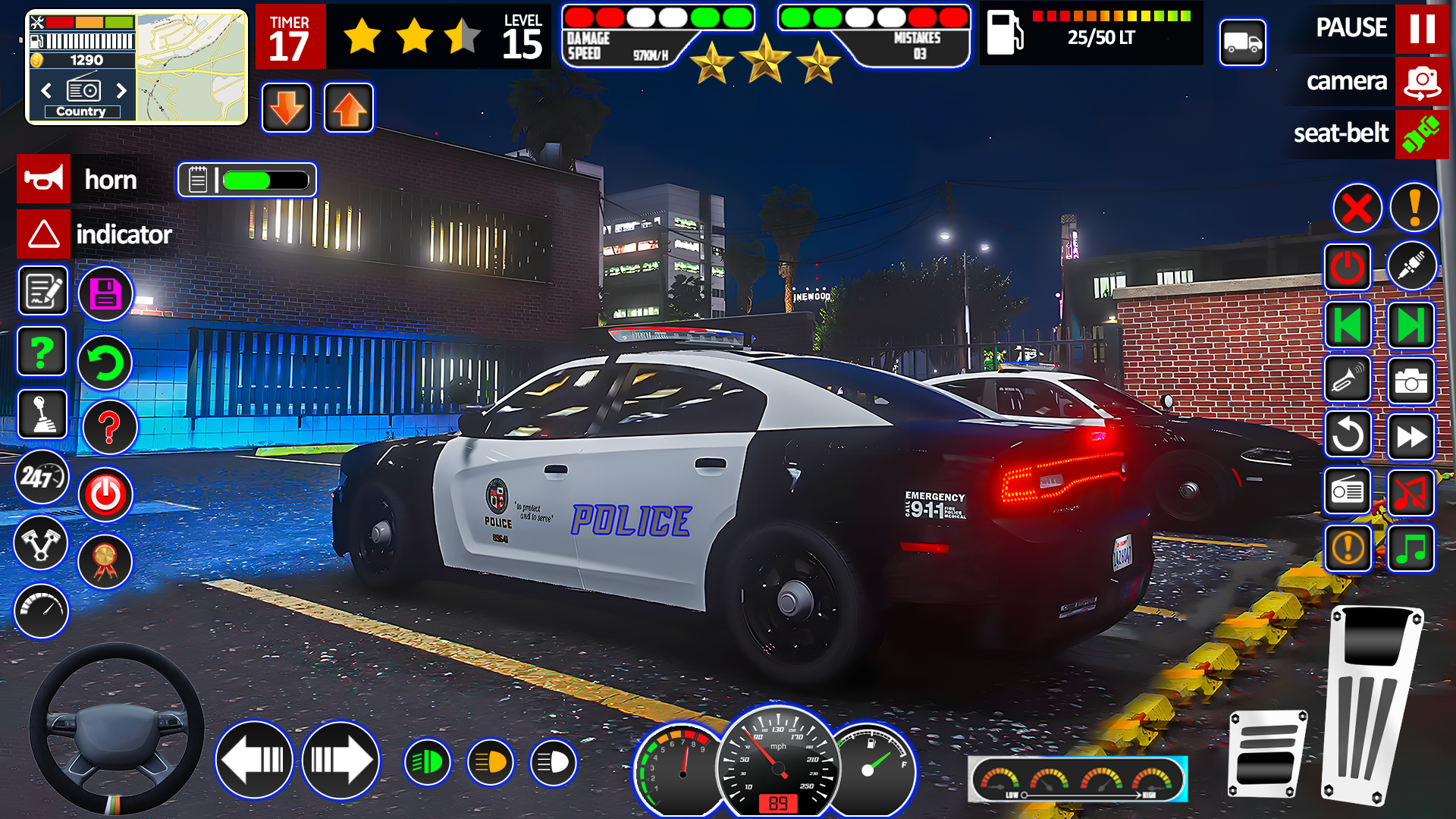The height and width of the screenshot is (819, 1456).
Task: Open the minimap
Action: 191,67
